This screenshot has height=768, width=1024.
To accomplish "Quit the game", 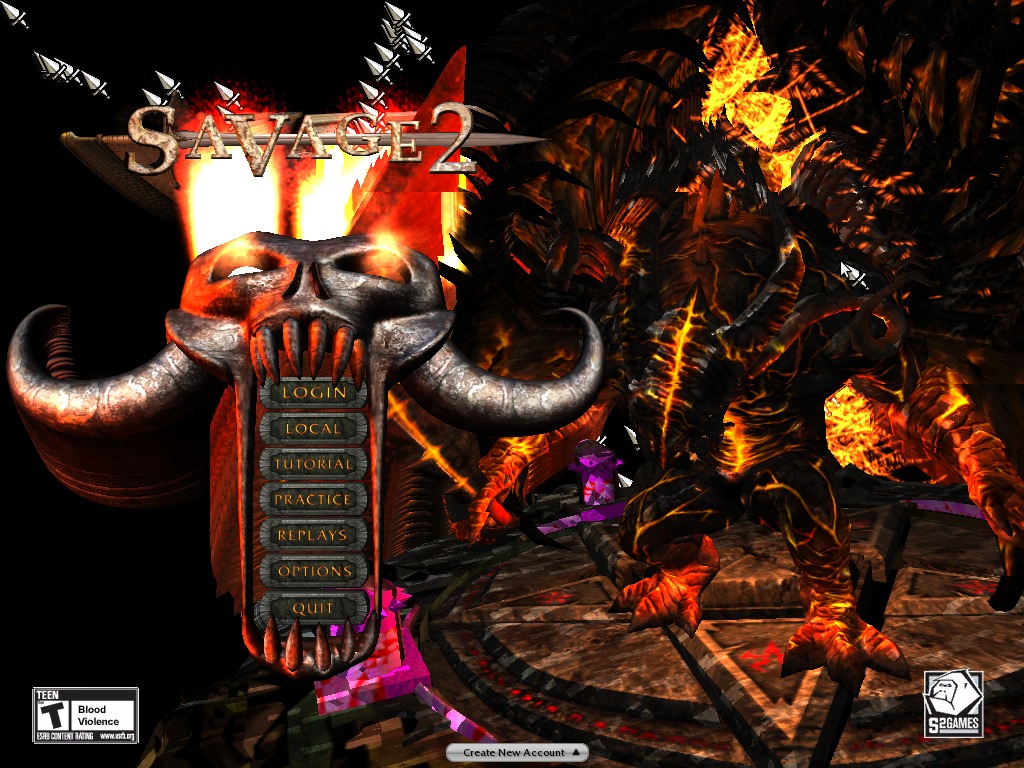I will [313, 608].
